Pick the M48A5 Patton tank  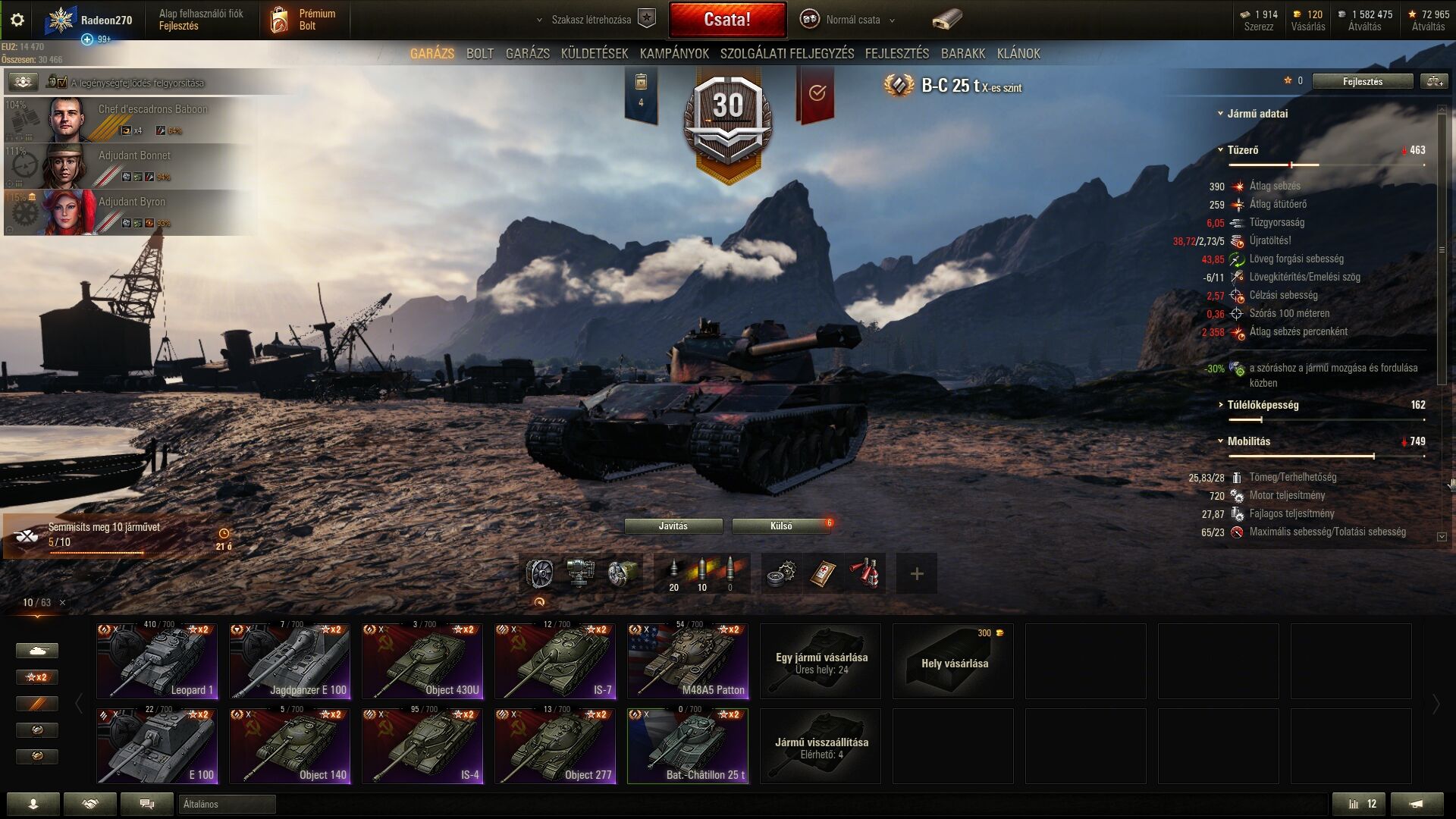click(688, 661)
